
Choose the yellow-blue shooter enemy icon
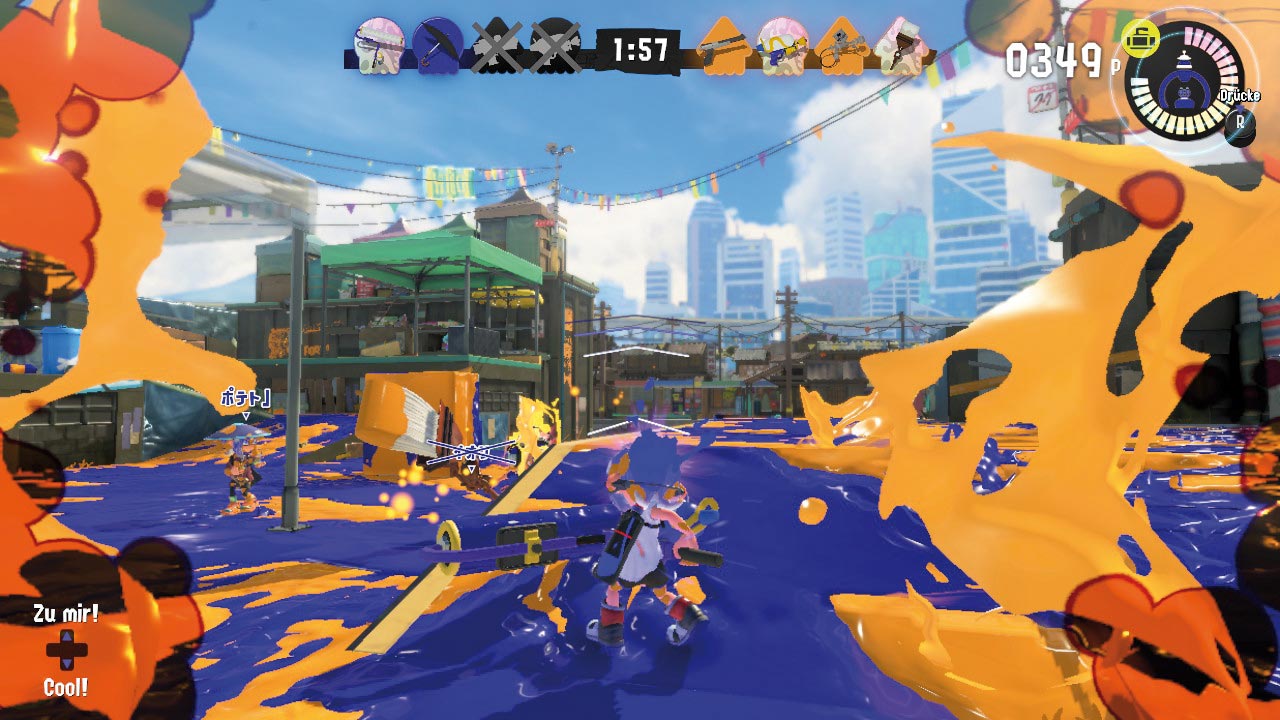click(x=782, y=45)
